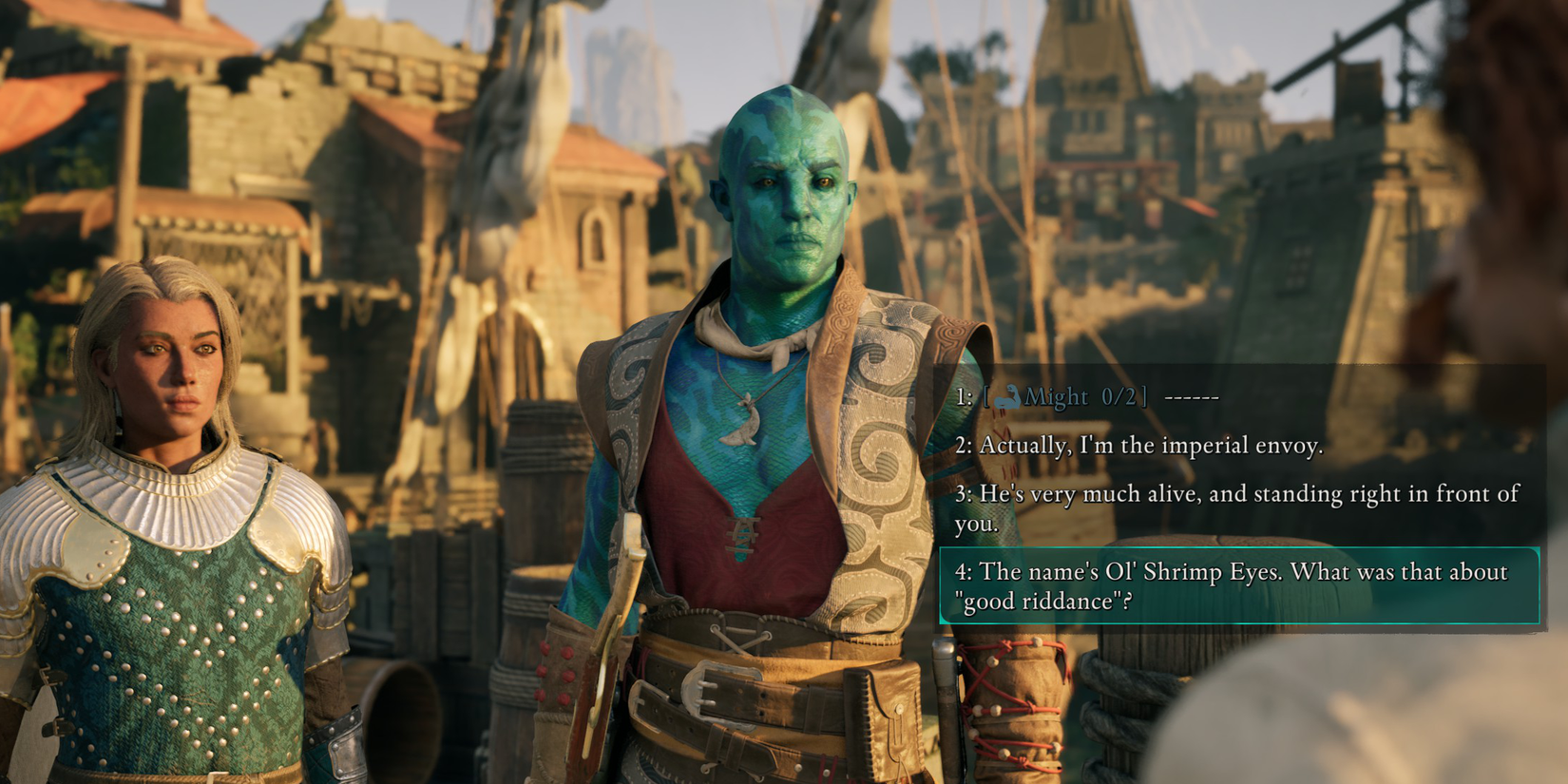
Task: Select the locked Might 0/2 dialogue option
Action: (1087, 397)
